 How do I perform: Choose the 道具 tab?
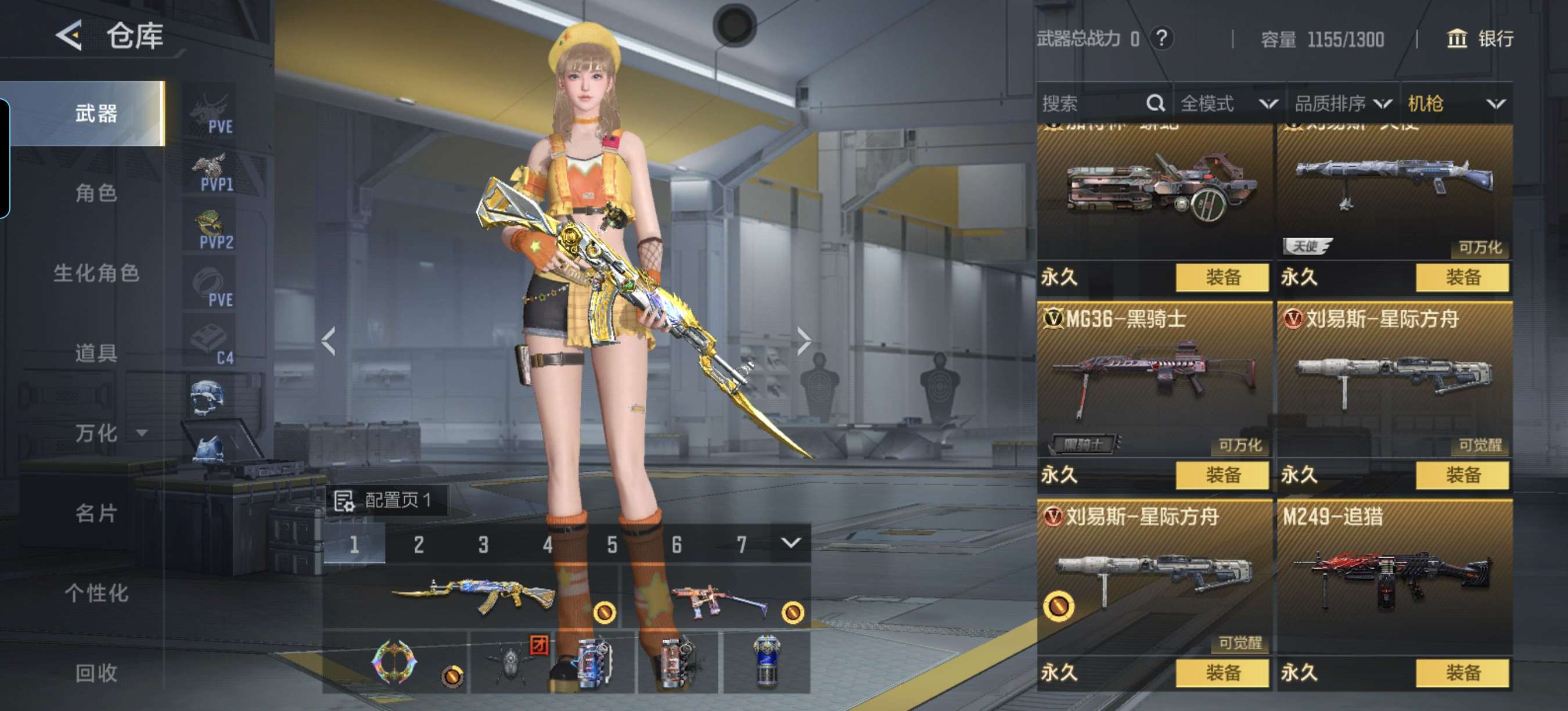[96, 353]
